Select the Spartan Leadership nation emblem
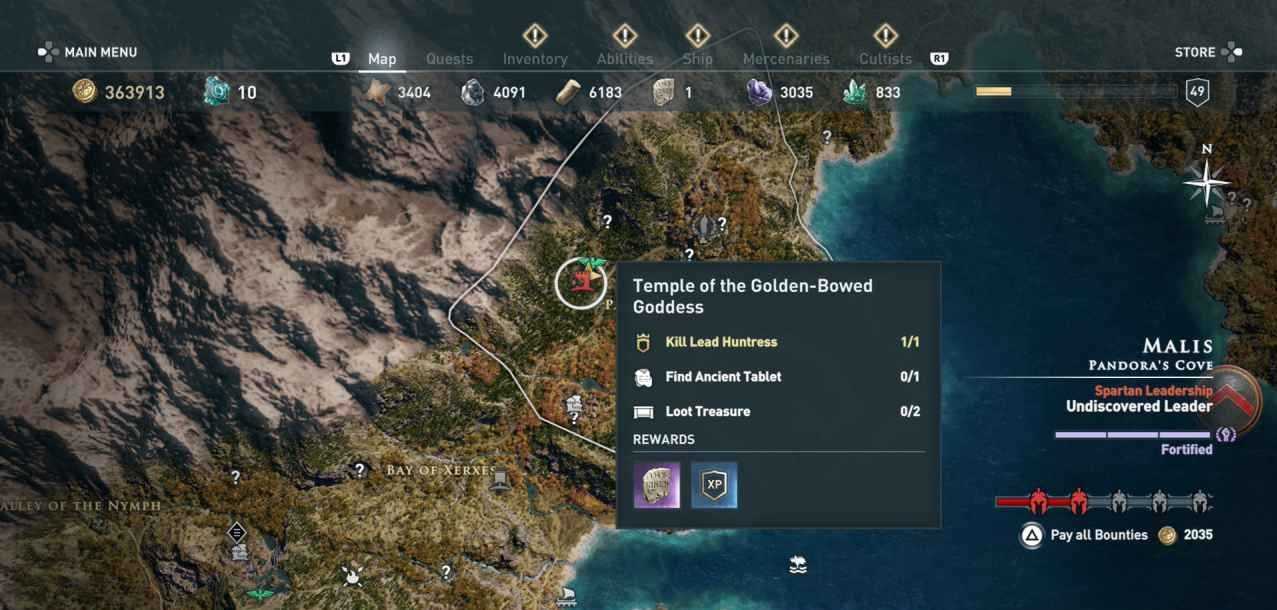 click(x=1243, y=400)
